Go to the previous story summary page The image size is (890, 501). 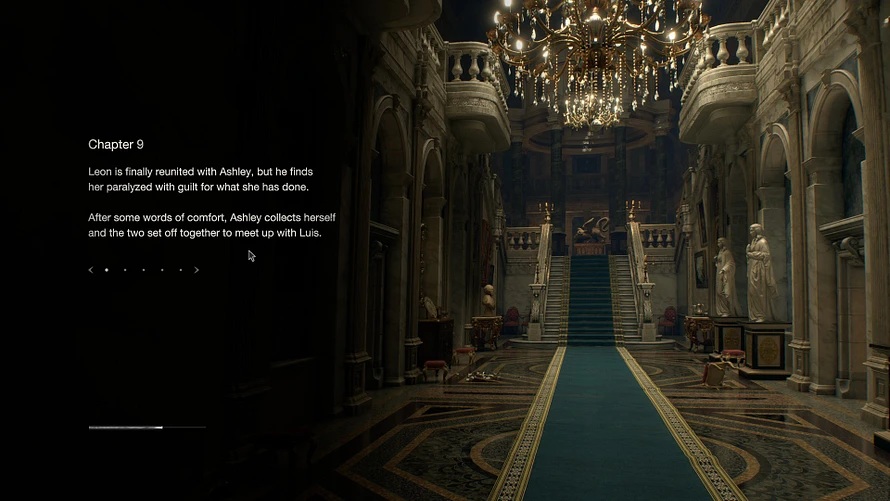90,270
